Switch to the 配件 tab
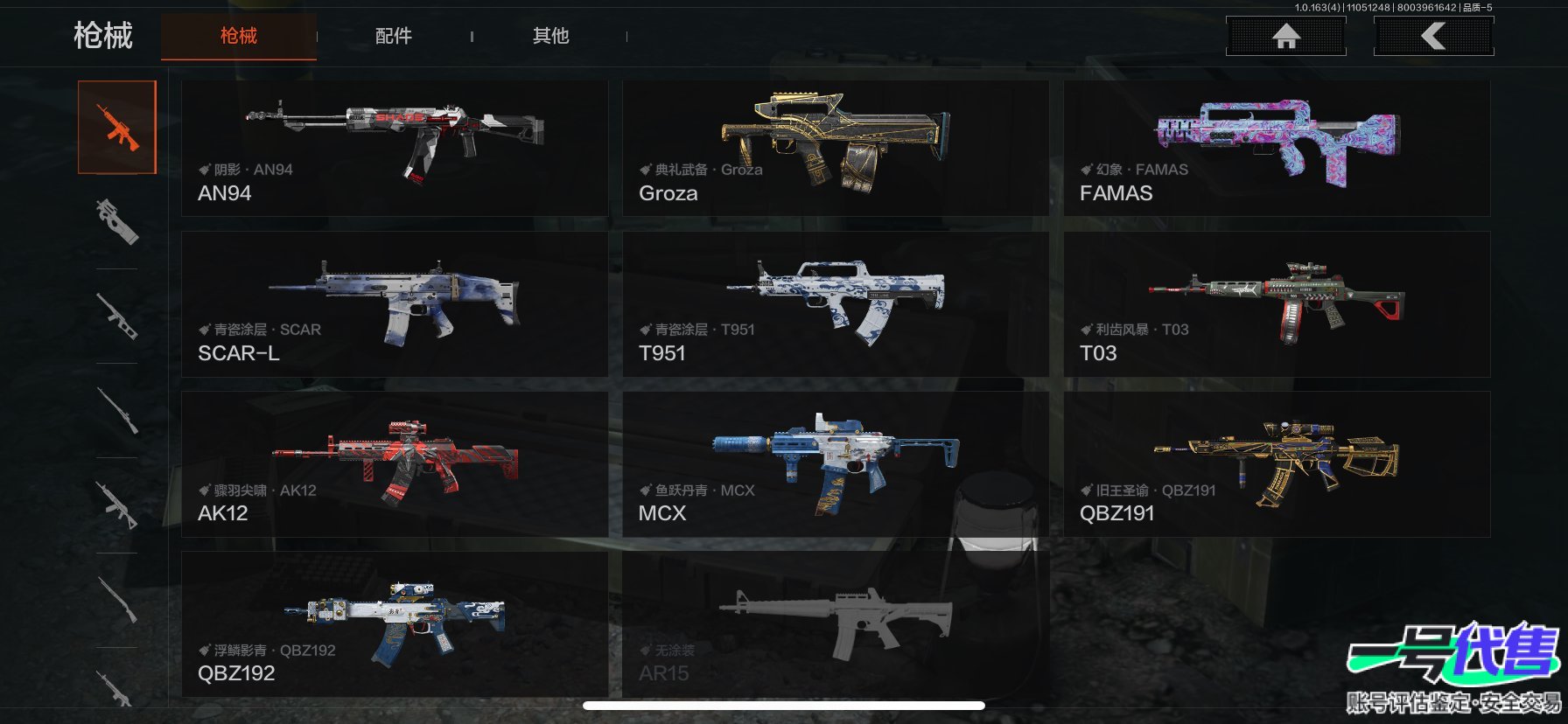 pyautogui.click(x=393, y=36)
